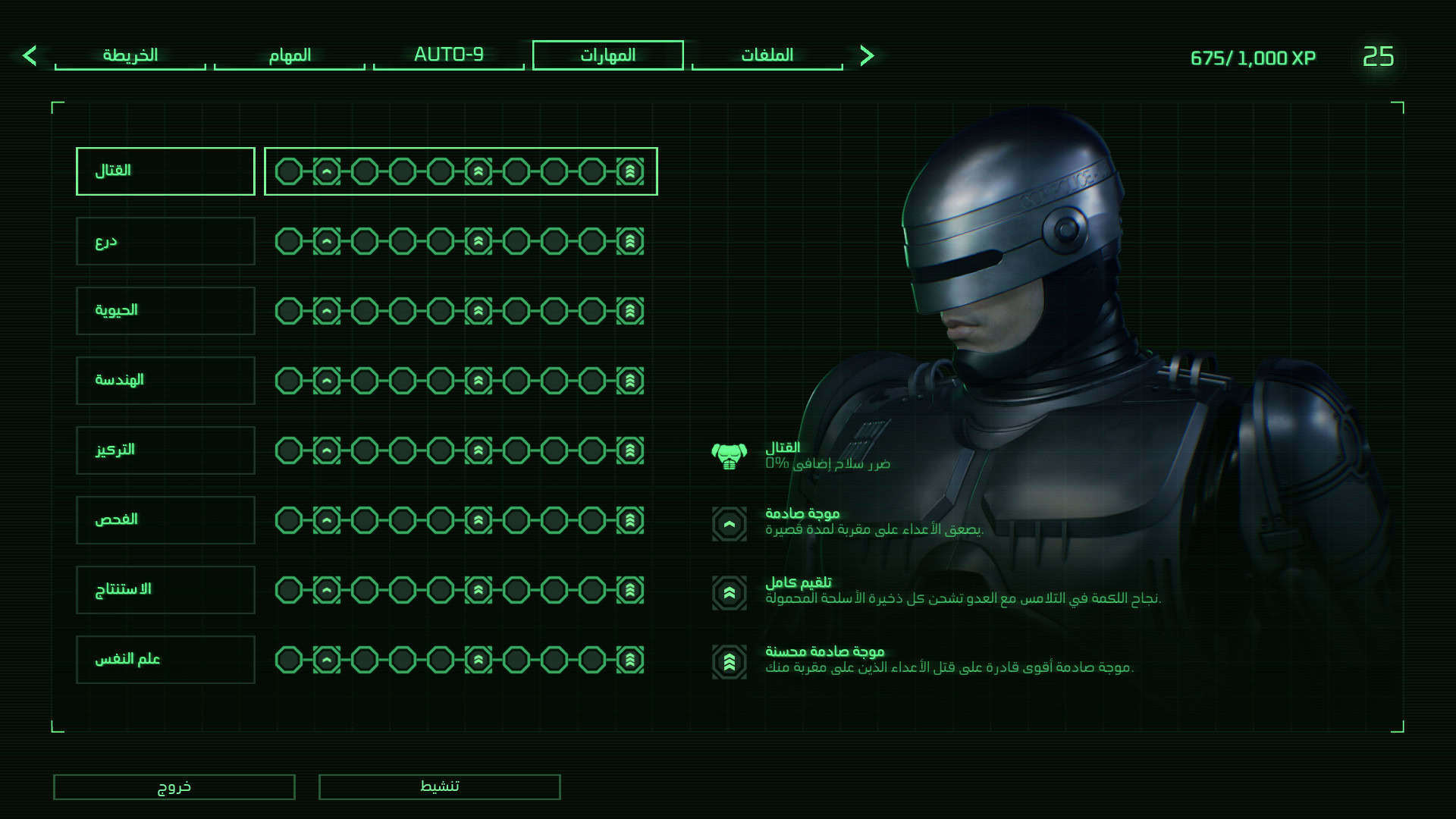Pick the الاستنتاج (Deduction) skill category
1456x819 pixels.
tap(165, 590)
